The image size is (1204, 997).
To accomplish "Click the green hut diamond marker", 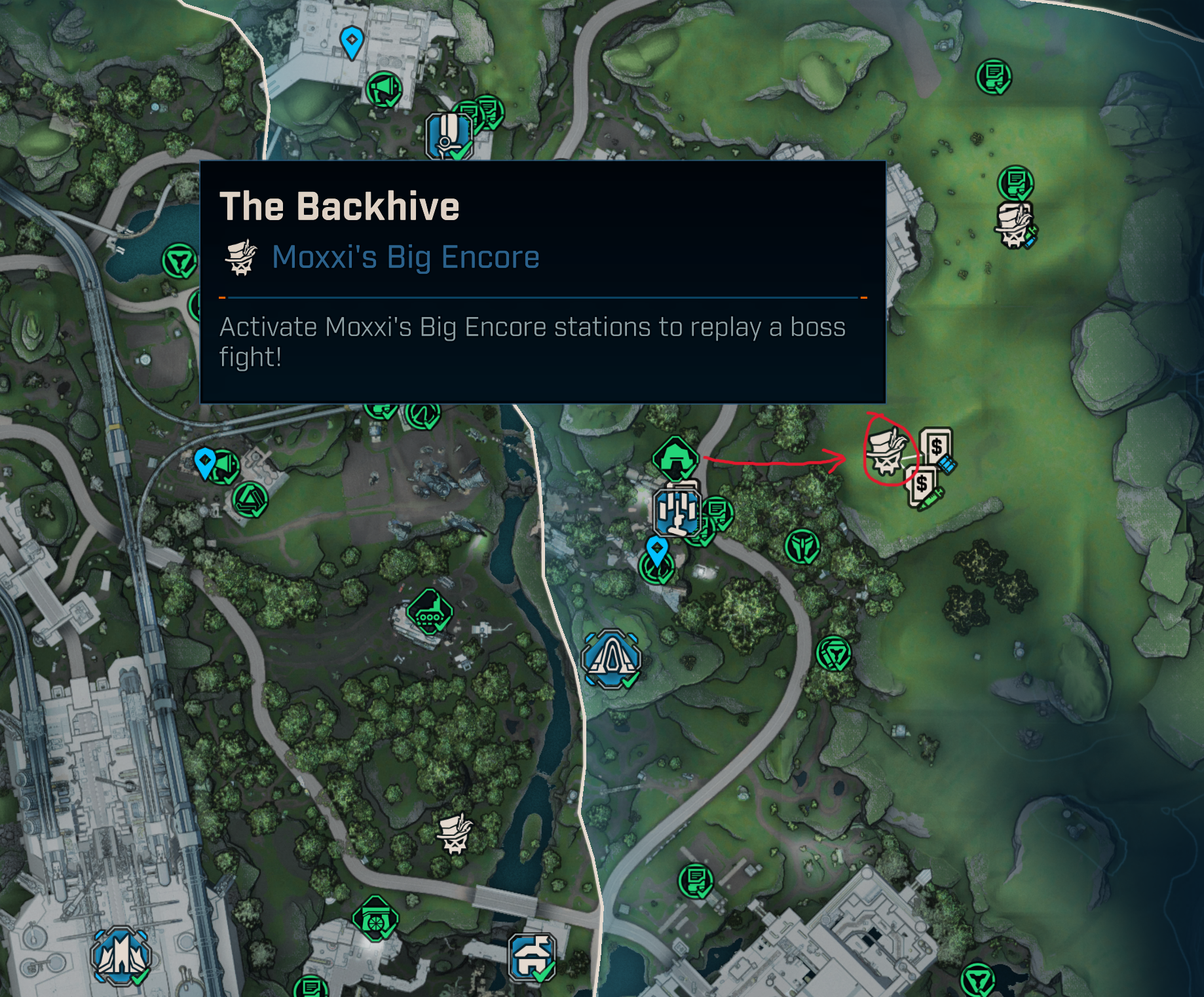I will (x=675, y=457).
